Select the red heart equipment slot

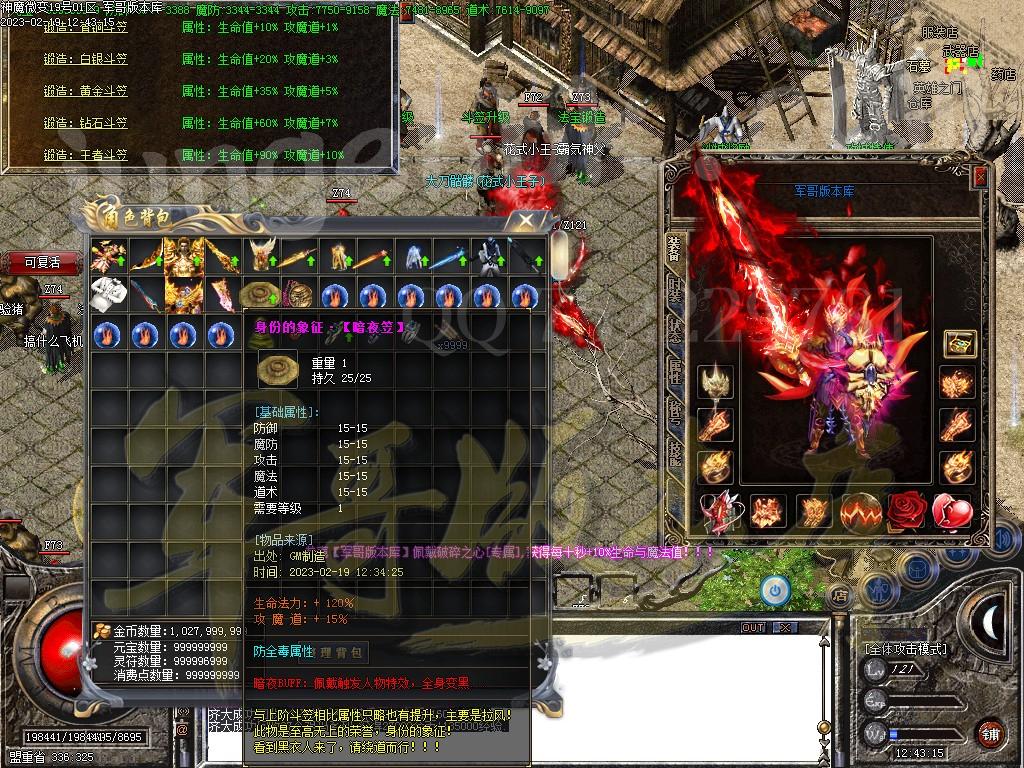pos(953,511)
